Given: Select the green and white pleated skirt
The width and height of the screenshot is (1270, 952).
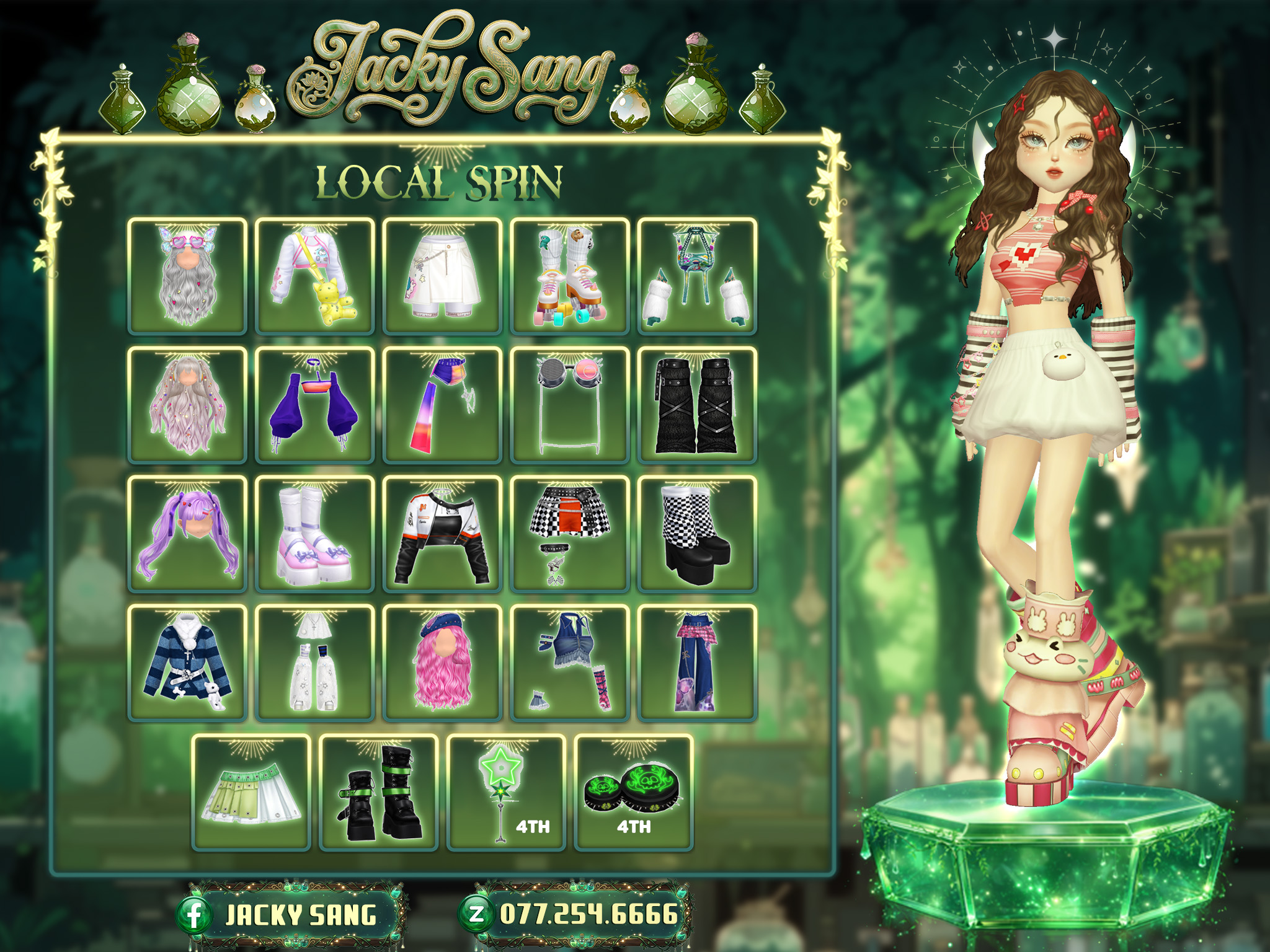Looking at the screenshot, I should (x=251, y=793).
